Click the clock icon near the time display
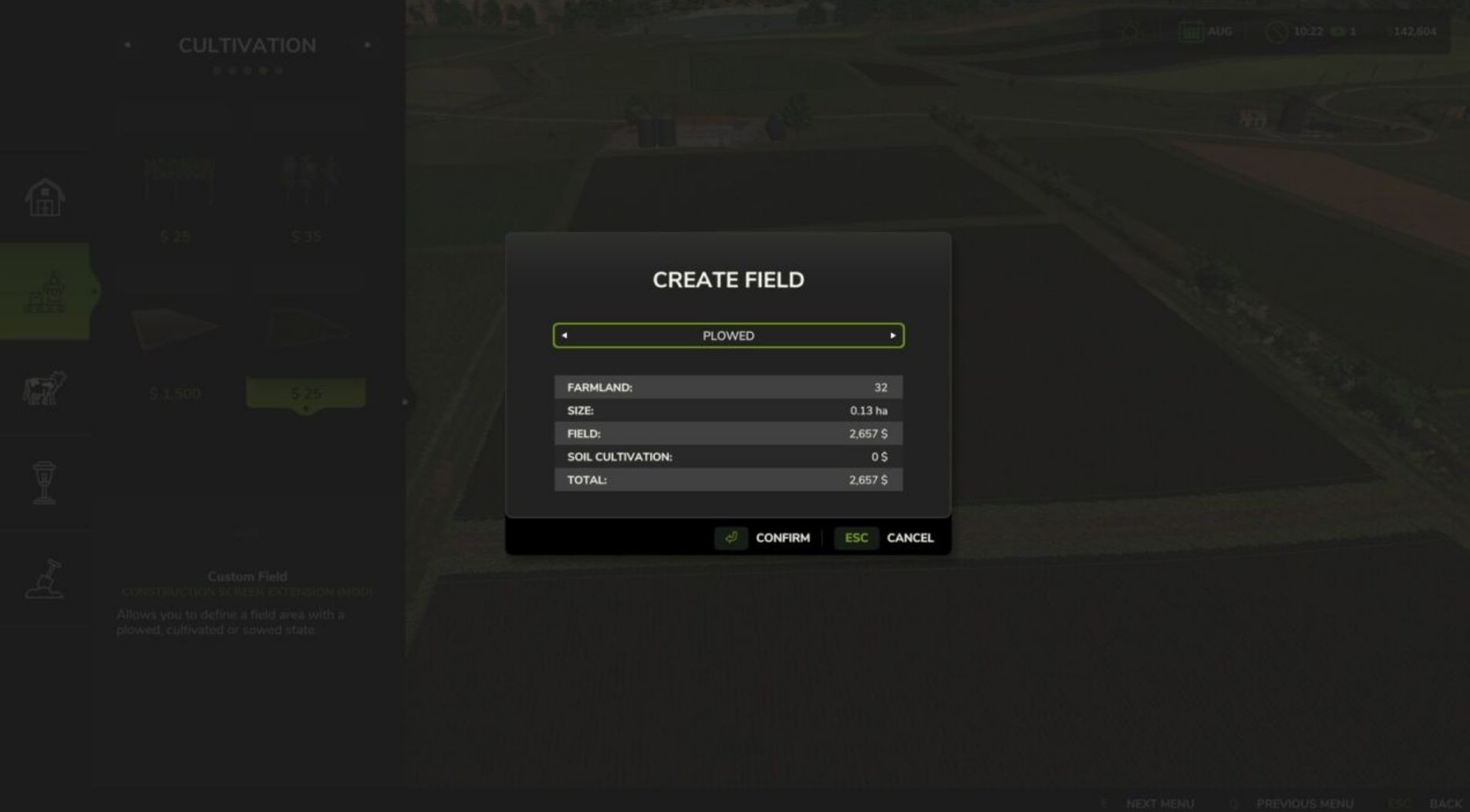 click(x=1276, y=32)
